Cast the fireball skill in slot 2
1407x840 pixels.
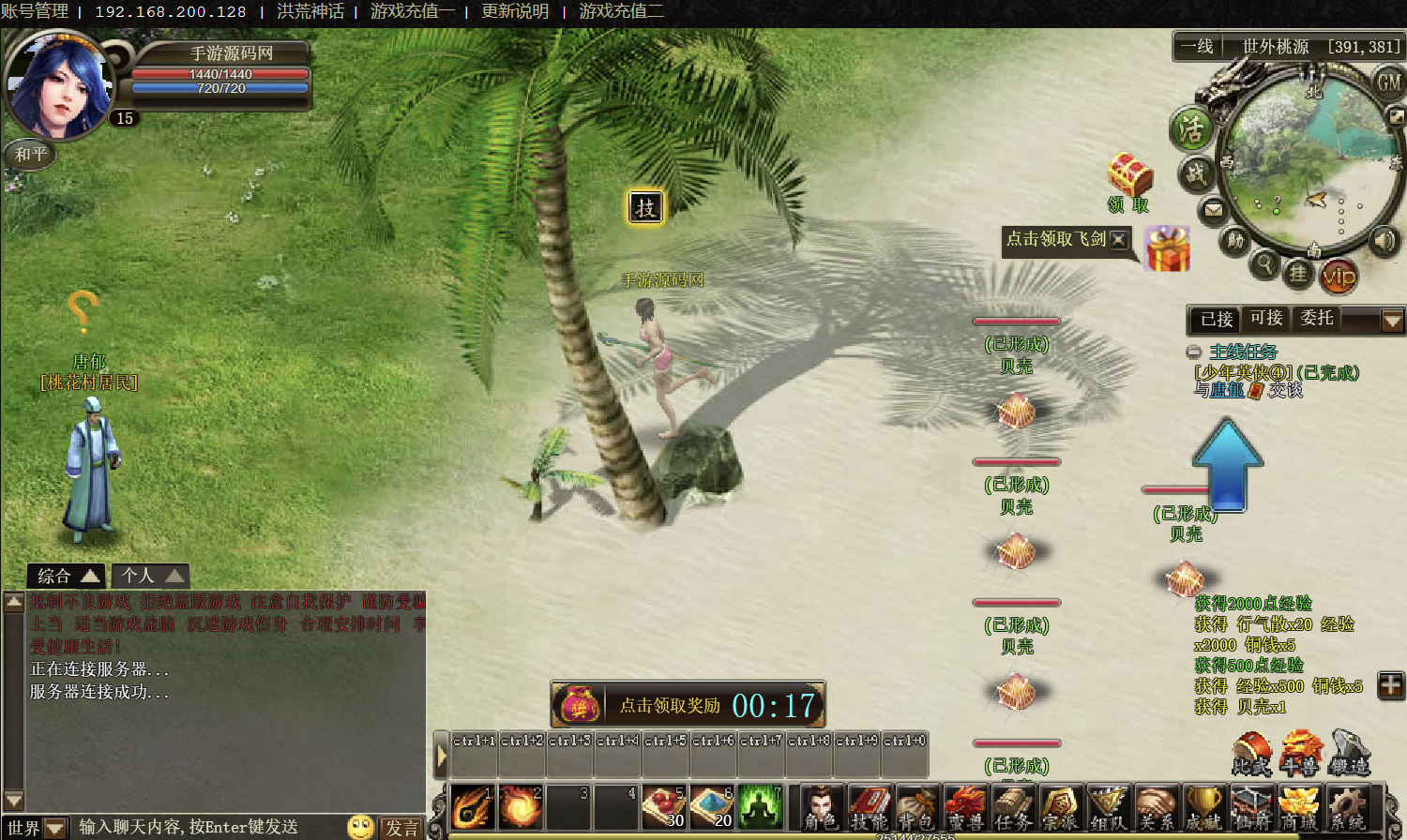tap(521, 806)
